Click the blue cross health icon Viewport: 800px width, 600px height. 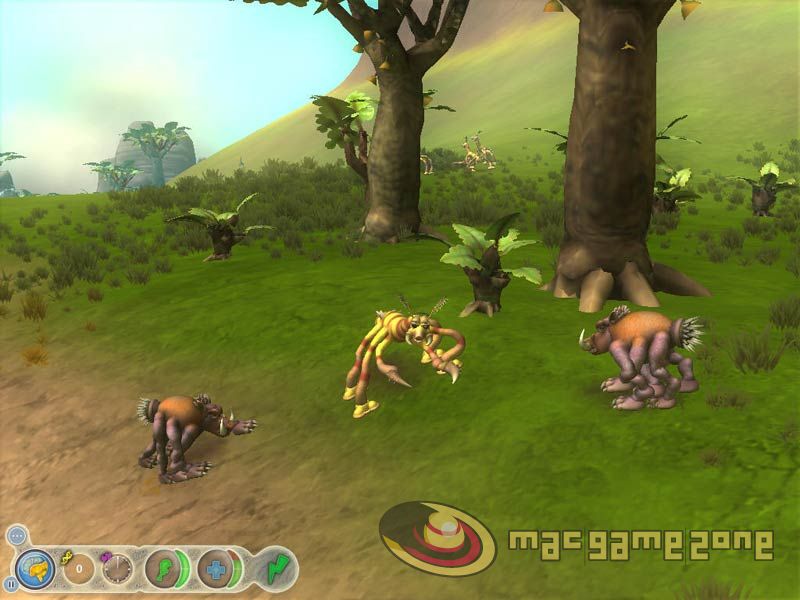(x=213, y=569)
